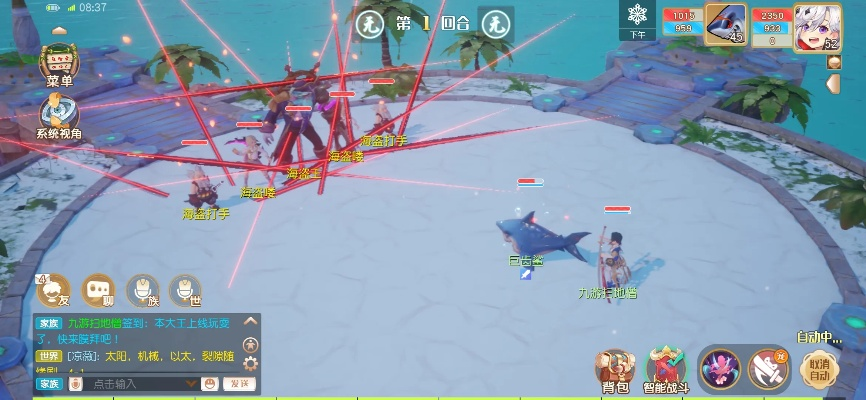The height and width of the screenshot is (400, 866).
Task: Open the chat settings gear
Action: pyautogui.click(x=250, y=363)
